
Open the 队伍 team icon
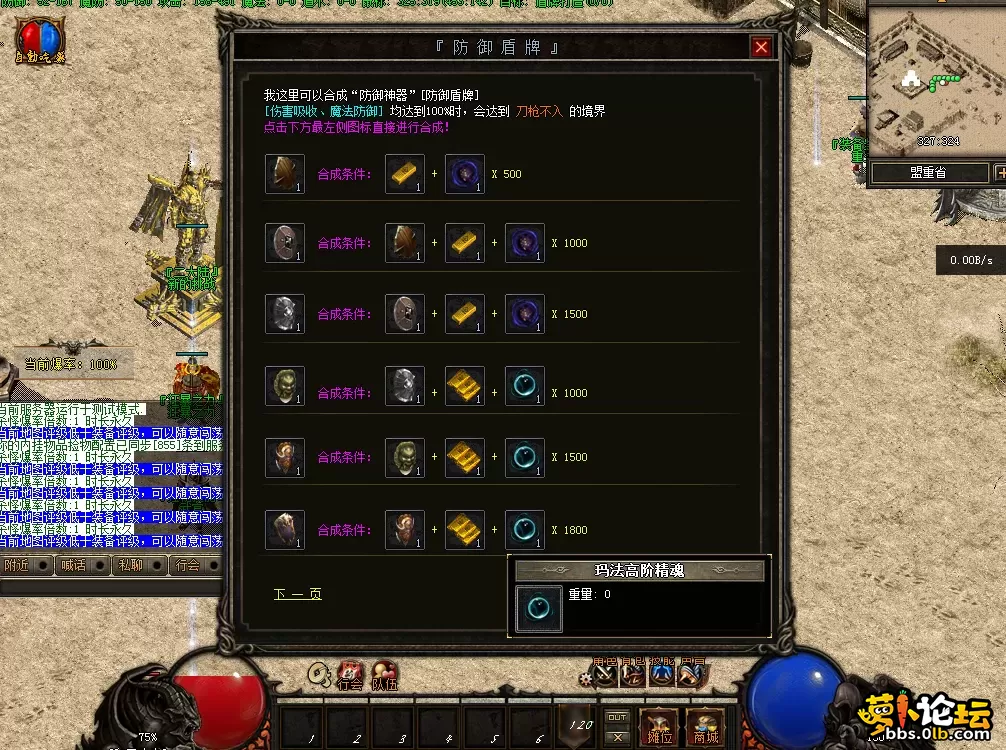tap(385, 674)
